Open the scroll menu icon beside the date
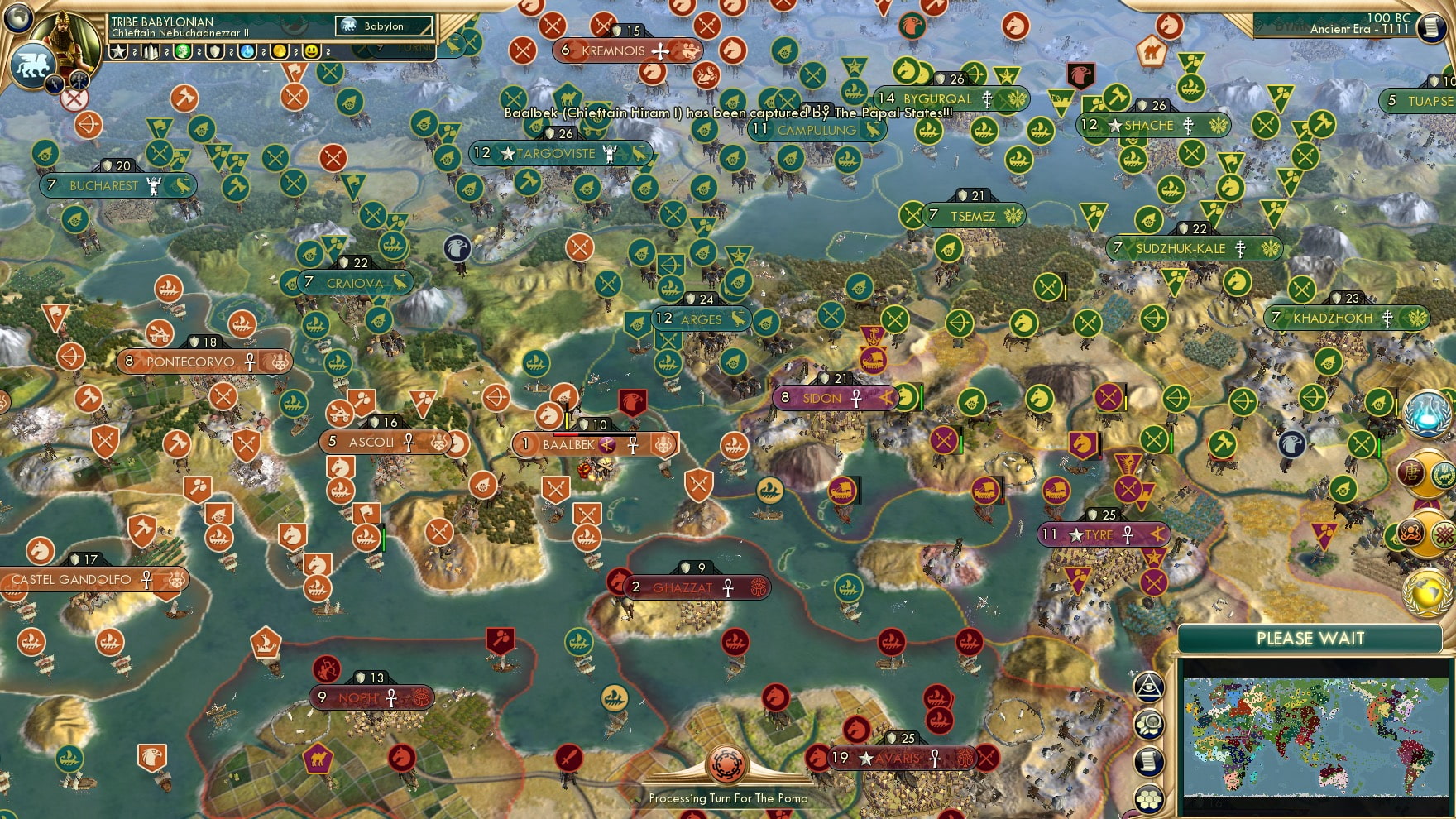1456x819 pixels. 1430,27
